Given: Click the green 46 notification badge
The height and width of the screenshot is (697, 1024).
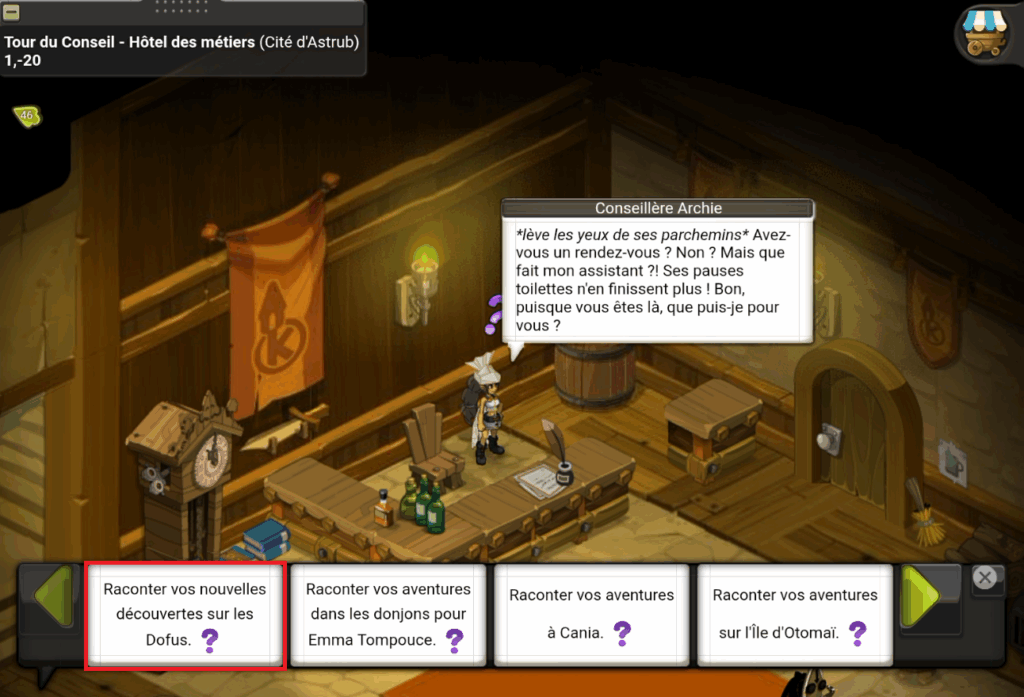Looking at the screenshot, I should (26, 116).
